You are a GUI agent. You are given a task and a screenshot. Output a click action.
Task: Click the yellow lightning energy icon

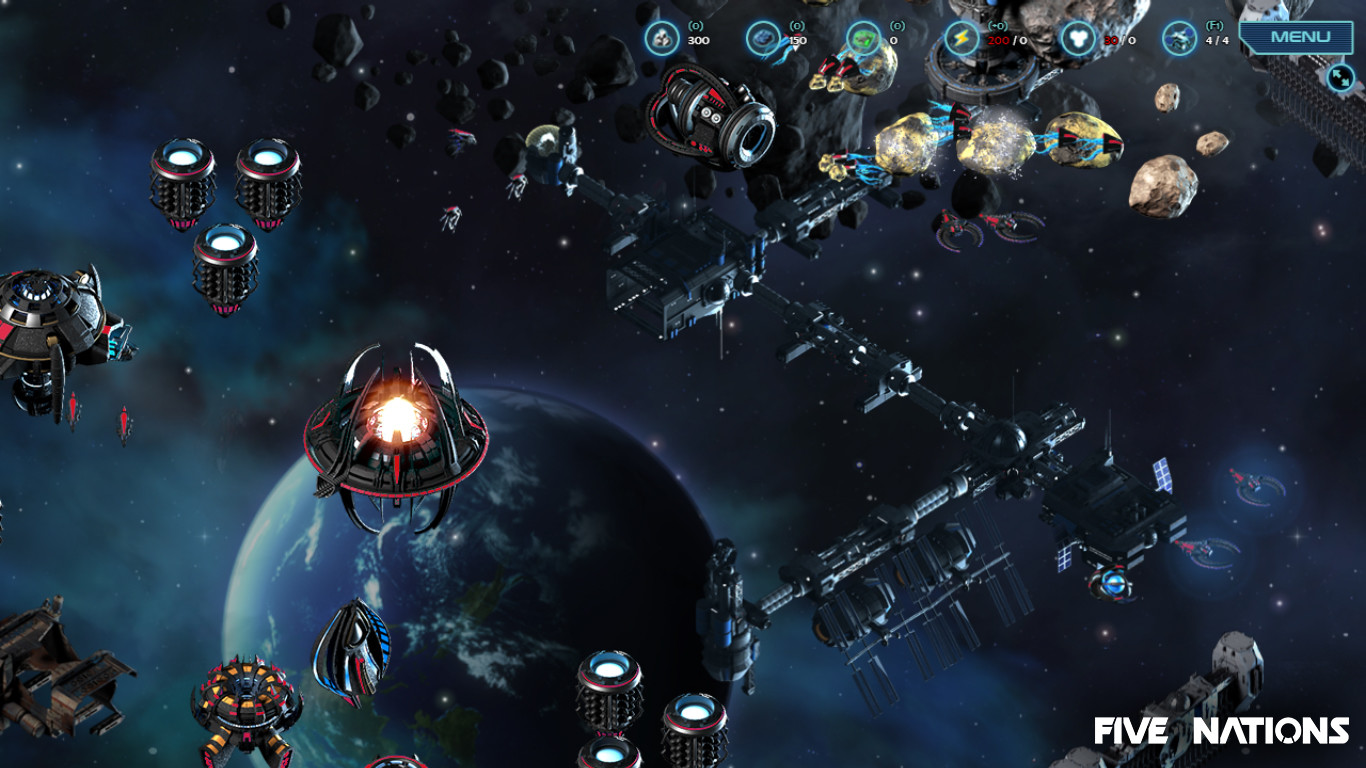(960, 37)
